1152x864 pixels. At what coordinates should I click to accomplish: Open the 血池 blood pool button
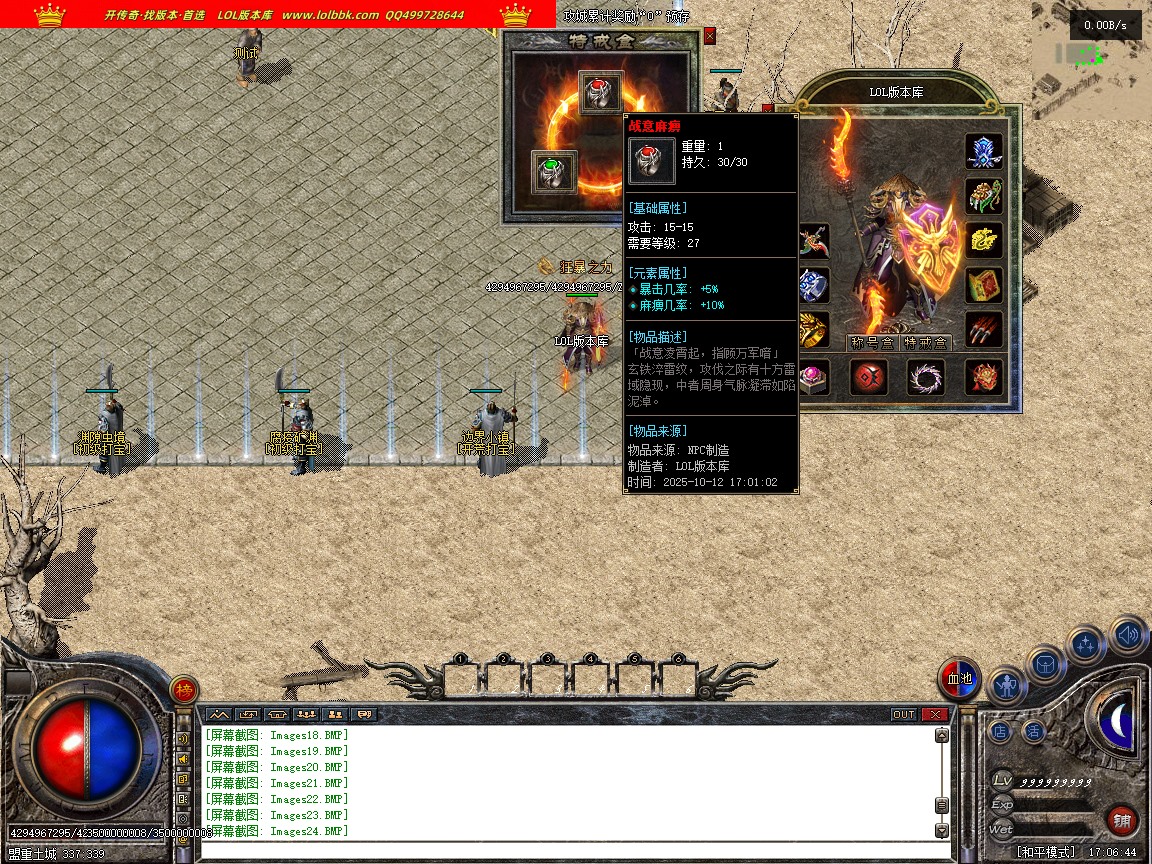tap(960, 680)
